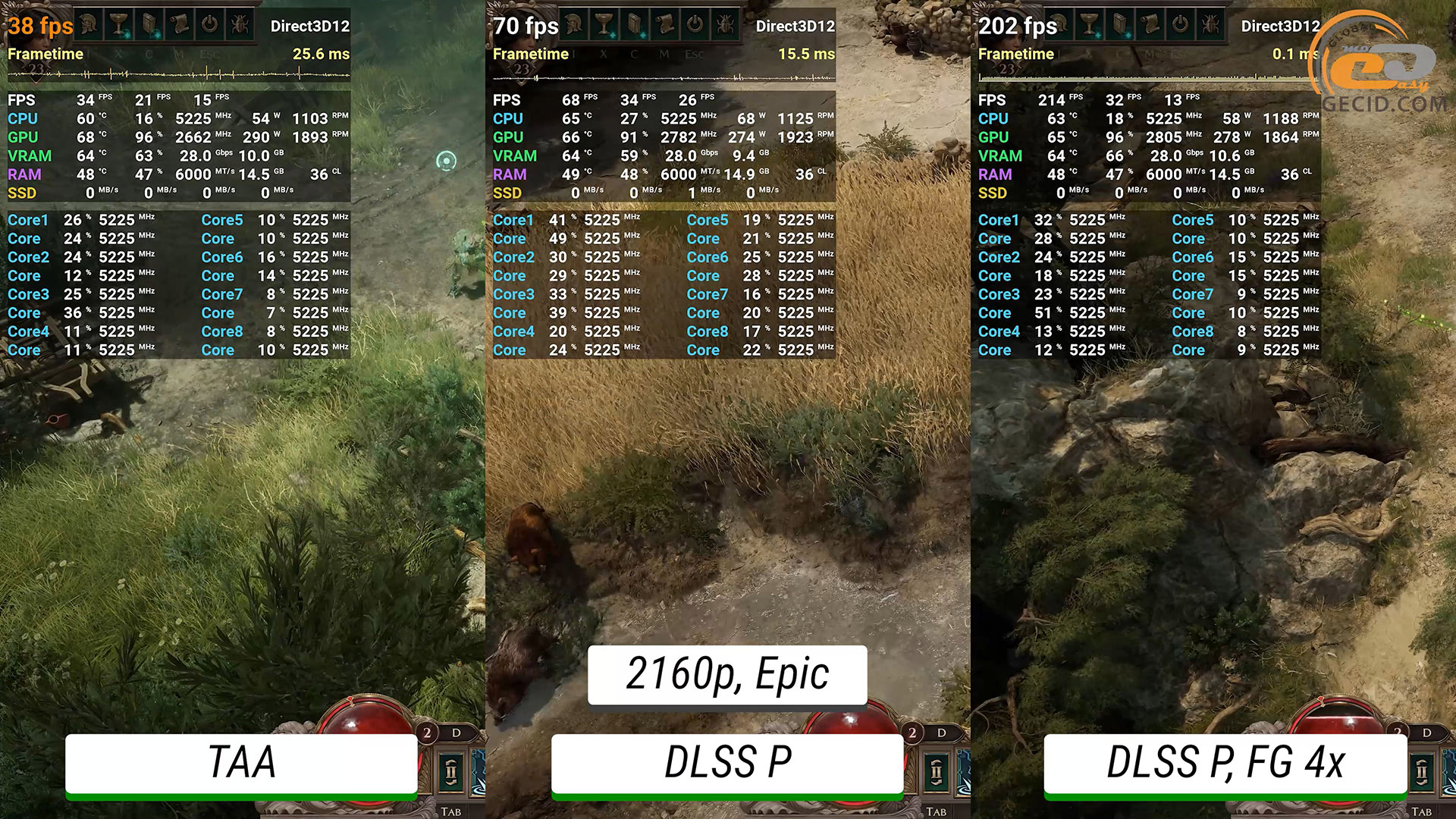
Task: Switch weapon set II beside the FG 4x label
Action: tap(1422, 772)
